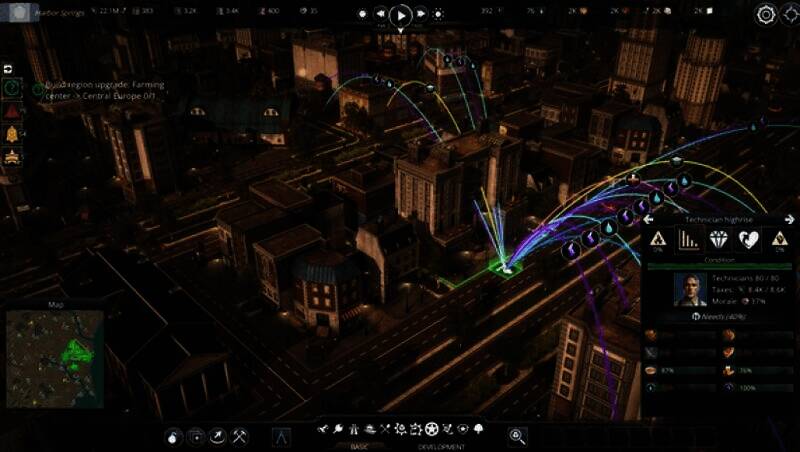Screen dimensions: 800x452
Task: Click the Technician portrait
Action: coord(690,288)
